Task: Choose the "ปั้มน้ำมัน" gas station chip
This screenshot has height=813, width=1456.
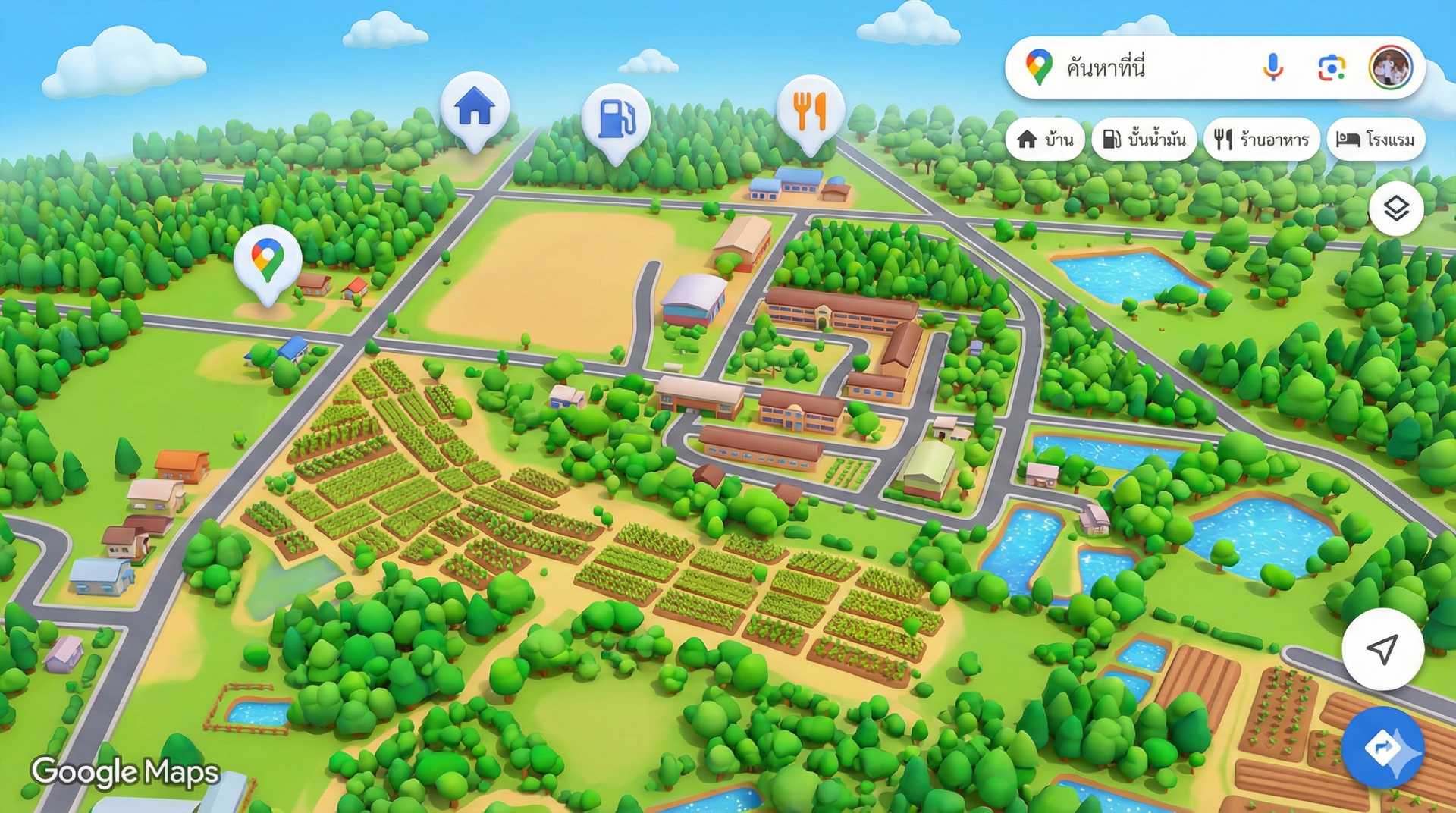Action: click(x=1144, y=140)
